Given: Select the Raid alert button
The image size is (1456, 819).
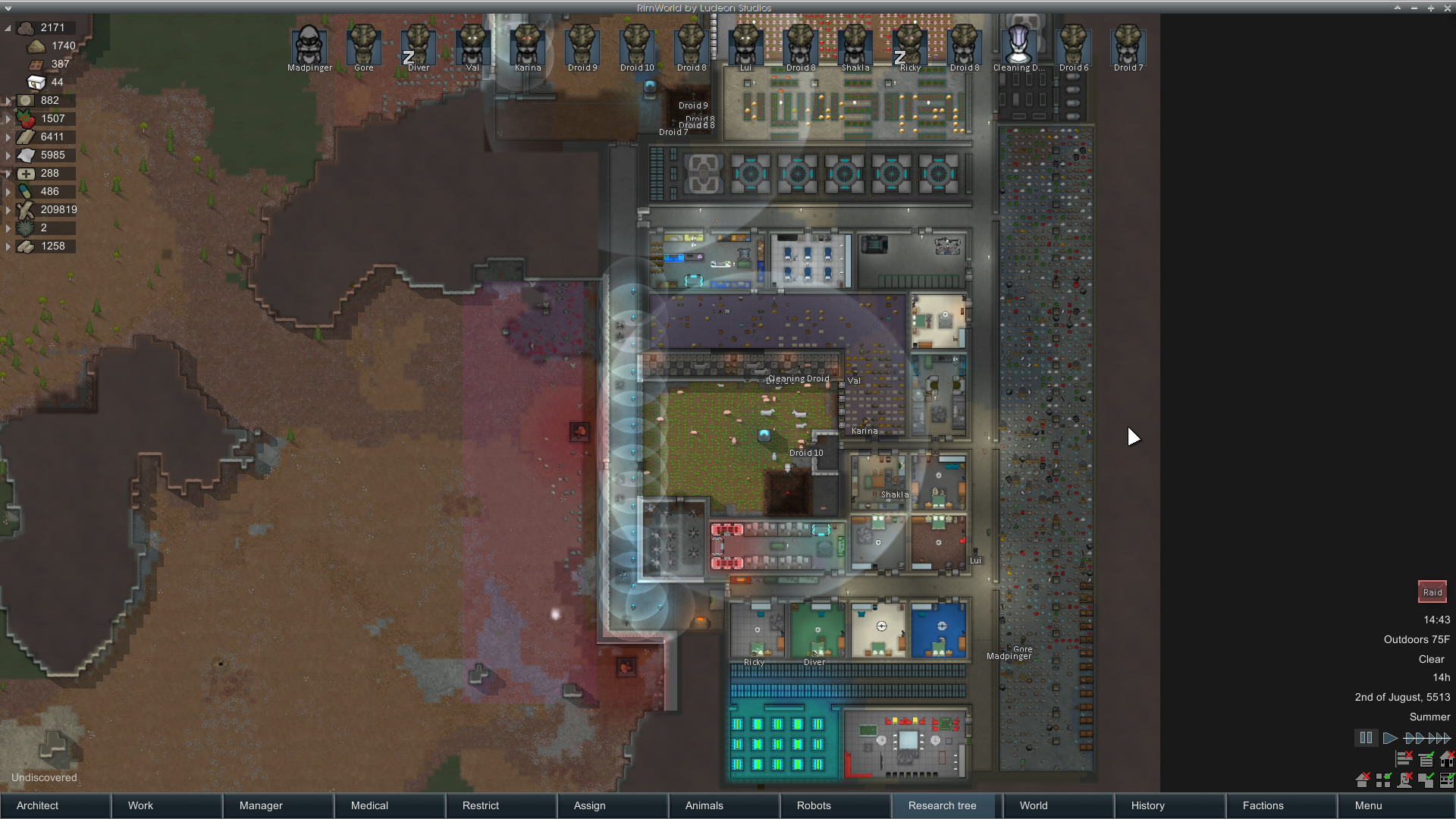Looking at the screenshot, I should point(1432,592).
